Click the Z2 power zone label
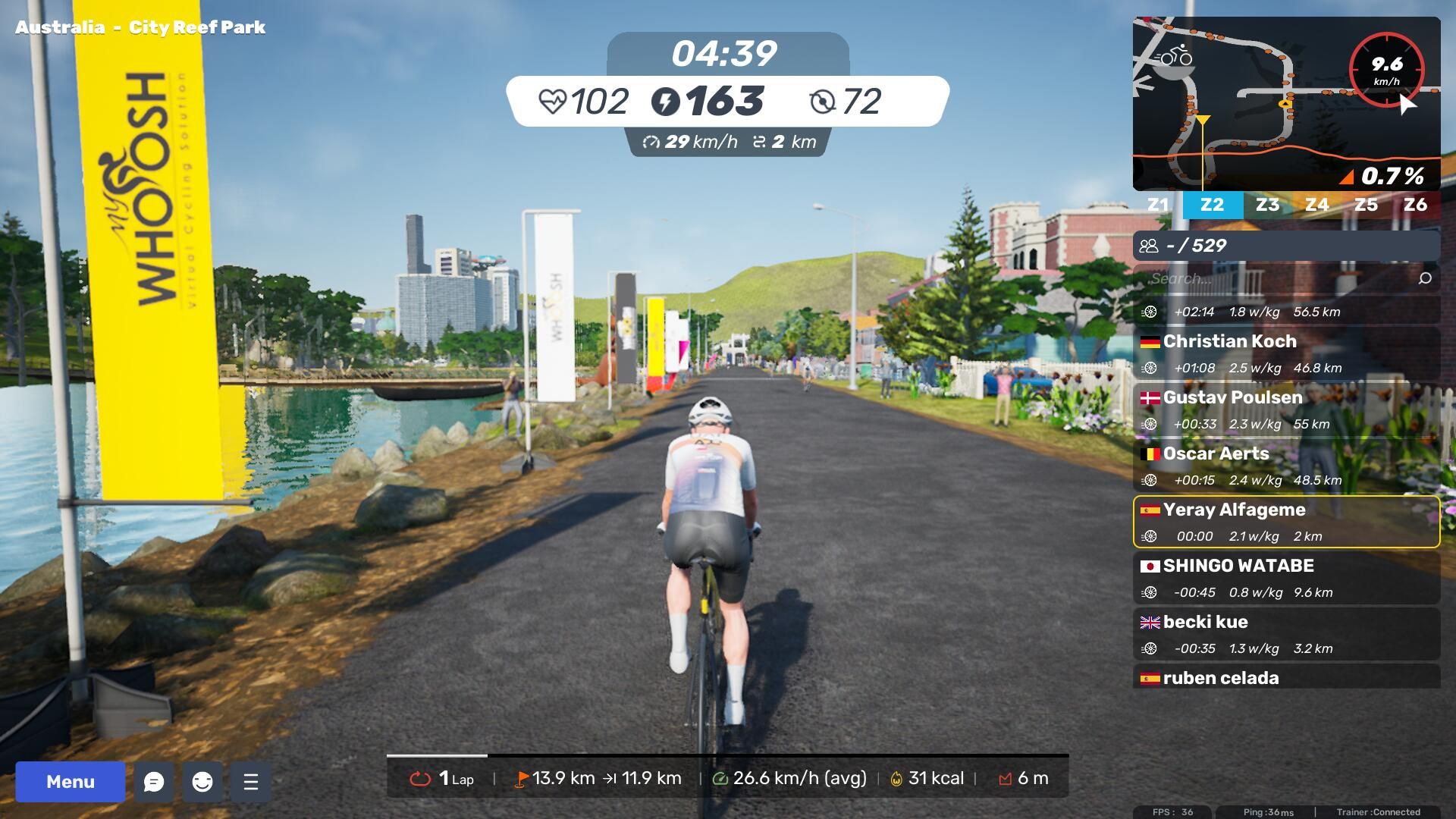The height and width of the screenshot is (819, 1456). pos(1212,205)
